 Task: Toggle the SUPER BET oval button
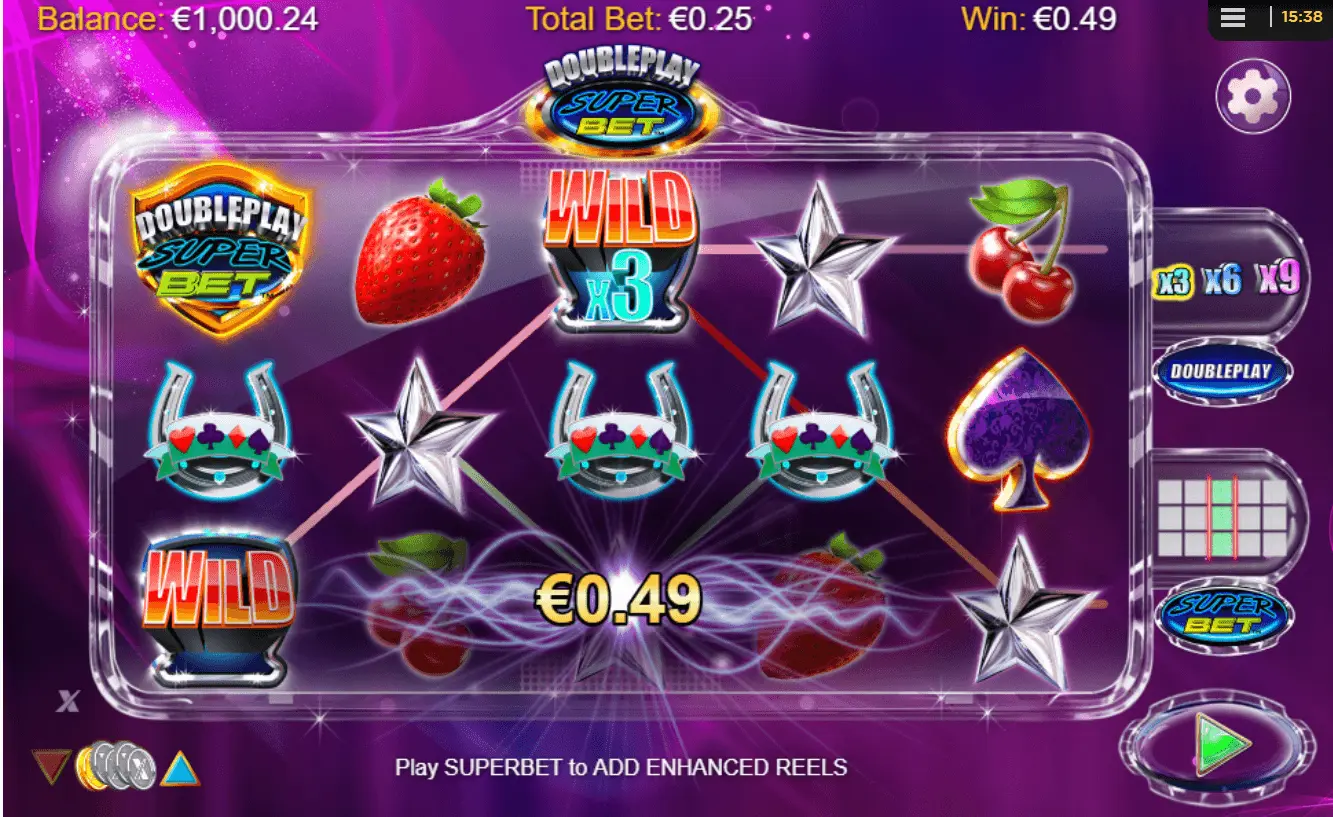[x=1223, y=614]
